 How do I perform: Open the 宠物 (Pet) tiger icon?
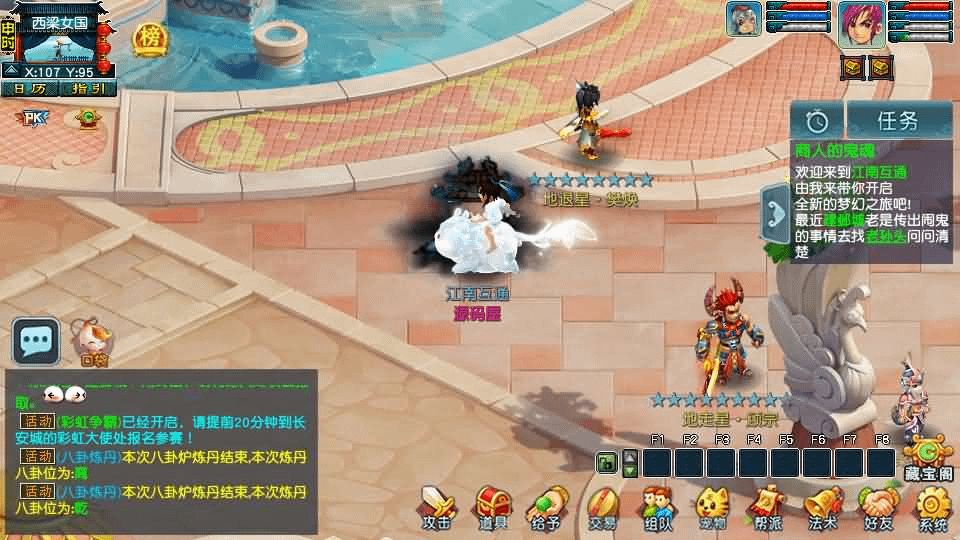712,508
